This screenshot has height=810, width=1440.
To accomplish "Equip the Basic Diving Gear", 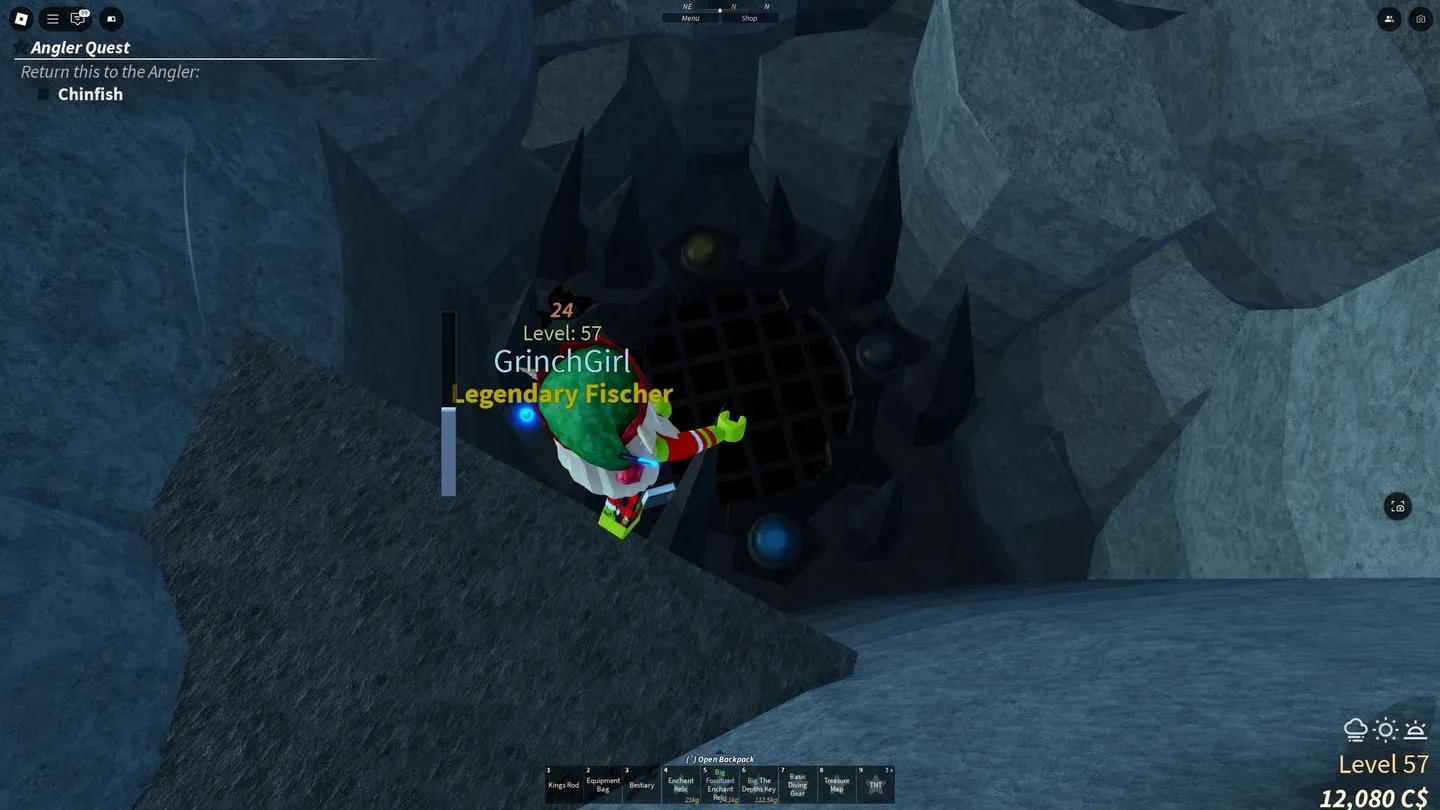I will tap(797, 785).
